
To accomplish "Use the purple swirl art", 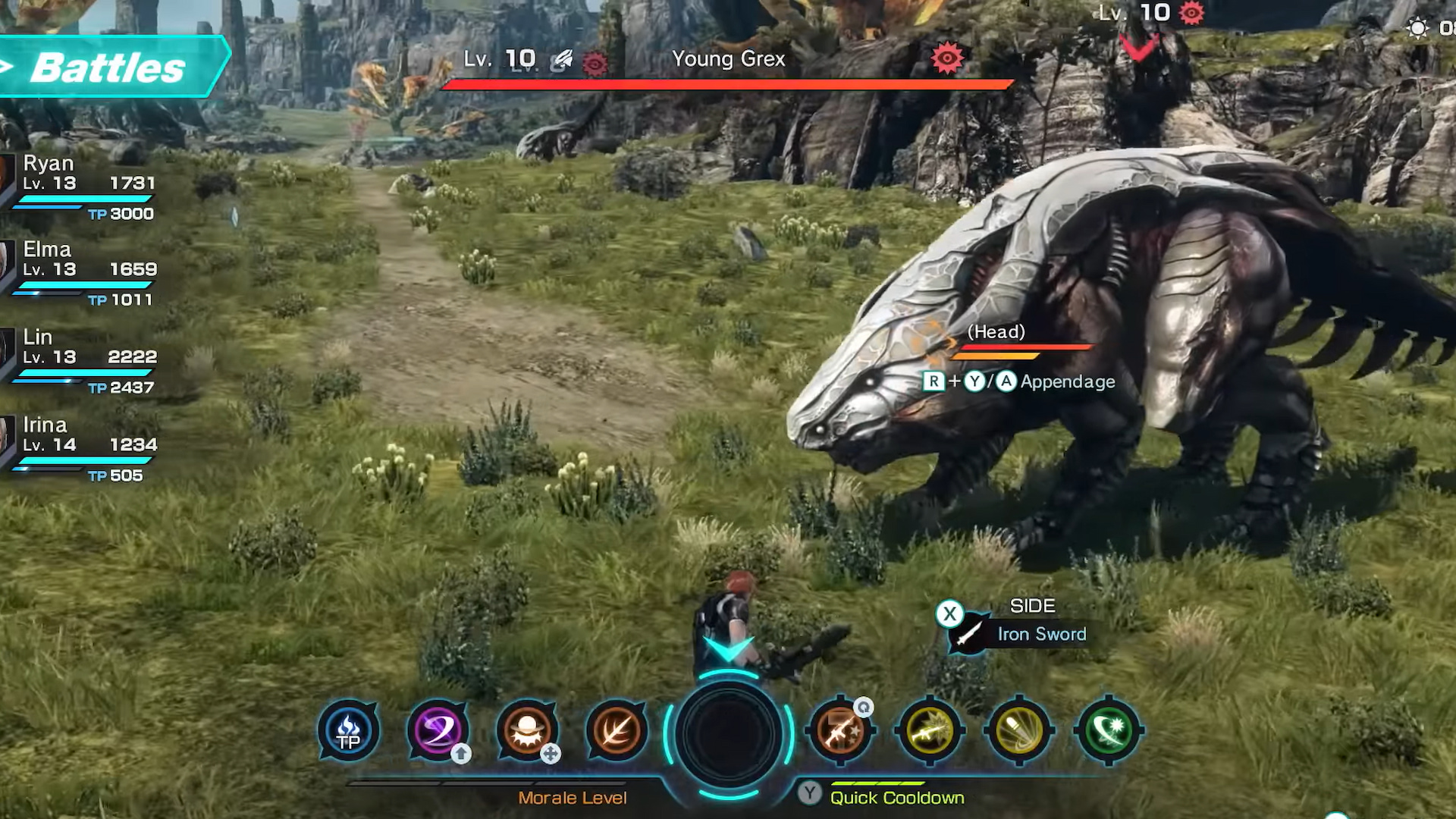I will click(x=438, y=731).
